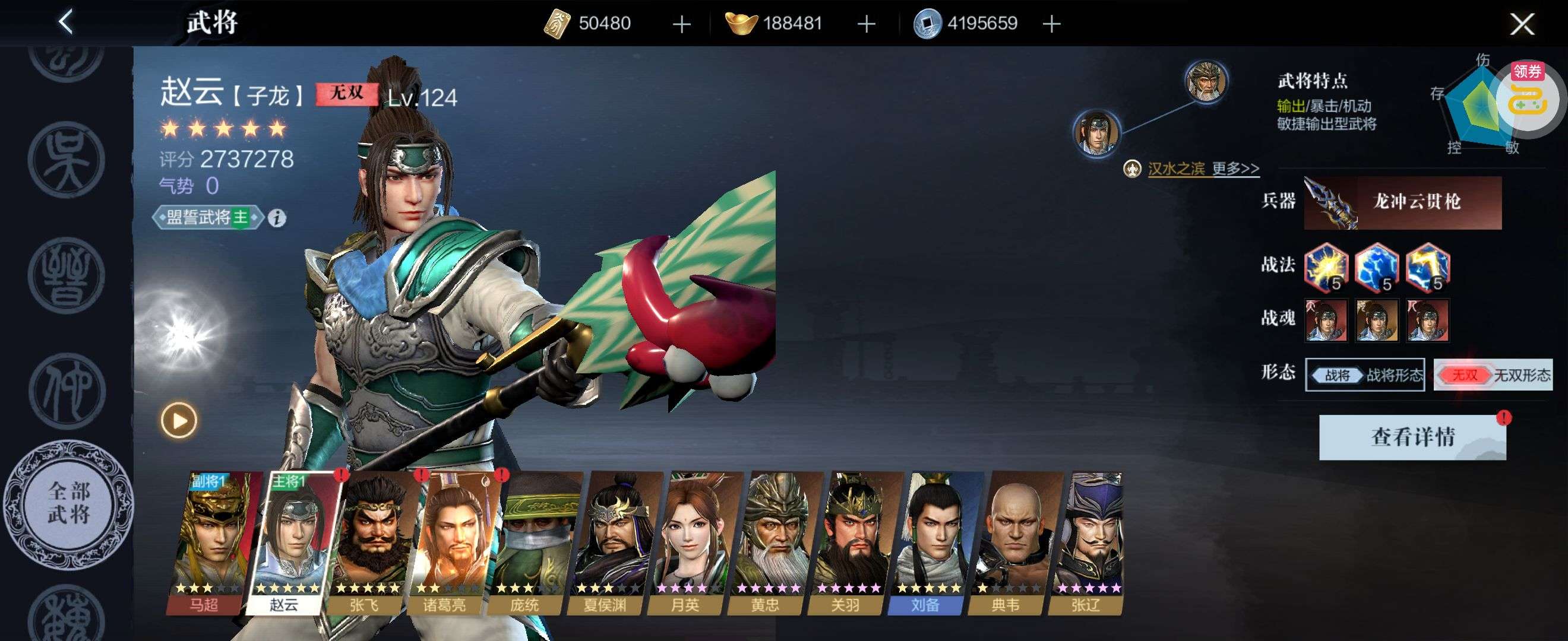Play the general showcase animation

[179, 420]
